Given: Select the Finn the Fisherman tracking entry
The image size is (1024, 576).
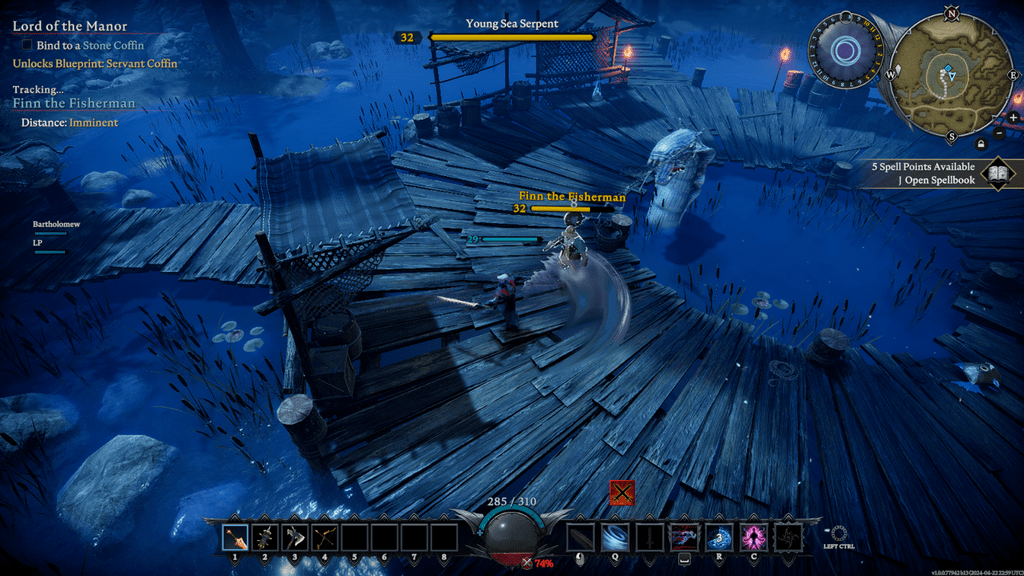Looking at the screenshot, I should 74,103.
